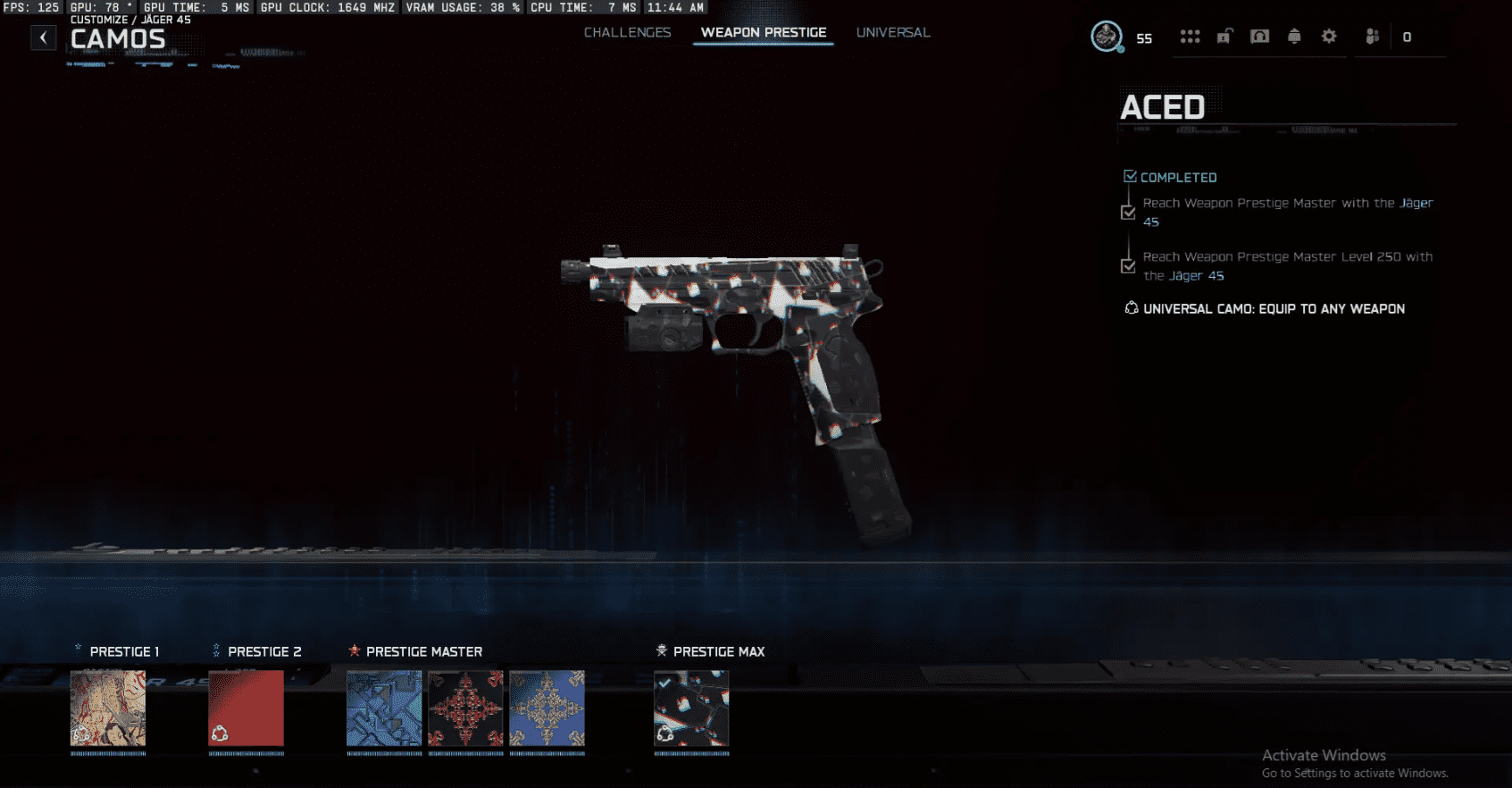Choose the gold ornate-on-blue Prestige Master camo

(547, 708)
